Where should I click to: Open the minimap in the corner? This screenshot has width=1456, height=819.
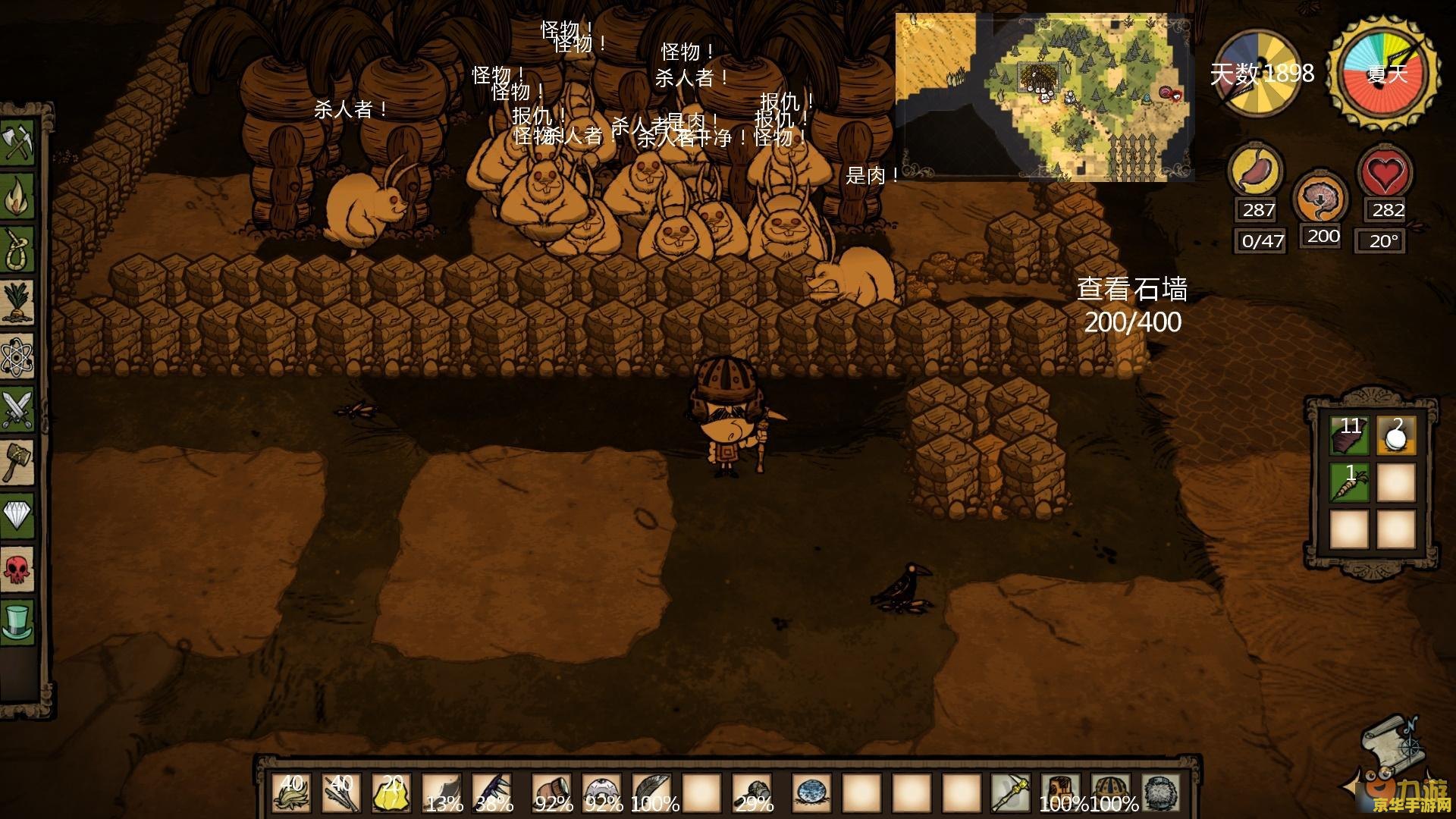tap(1044, 97)
